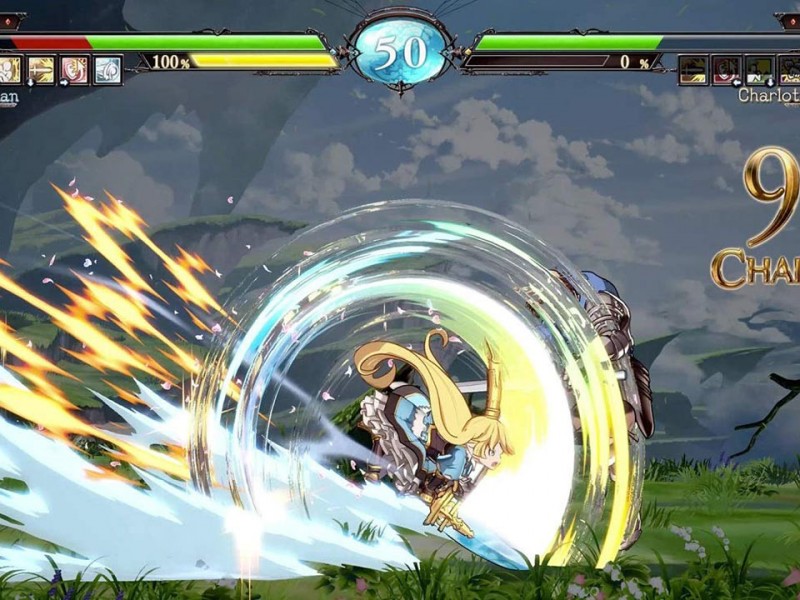Click player one's leftmost golden skill icon
This screenshot has width=800, height=600.
[x=10, y=70]
